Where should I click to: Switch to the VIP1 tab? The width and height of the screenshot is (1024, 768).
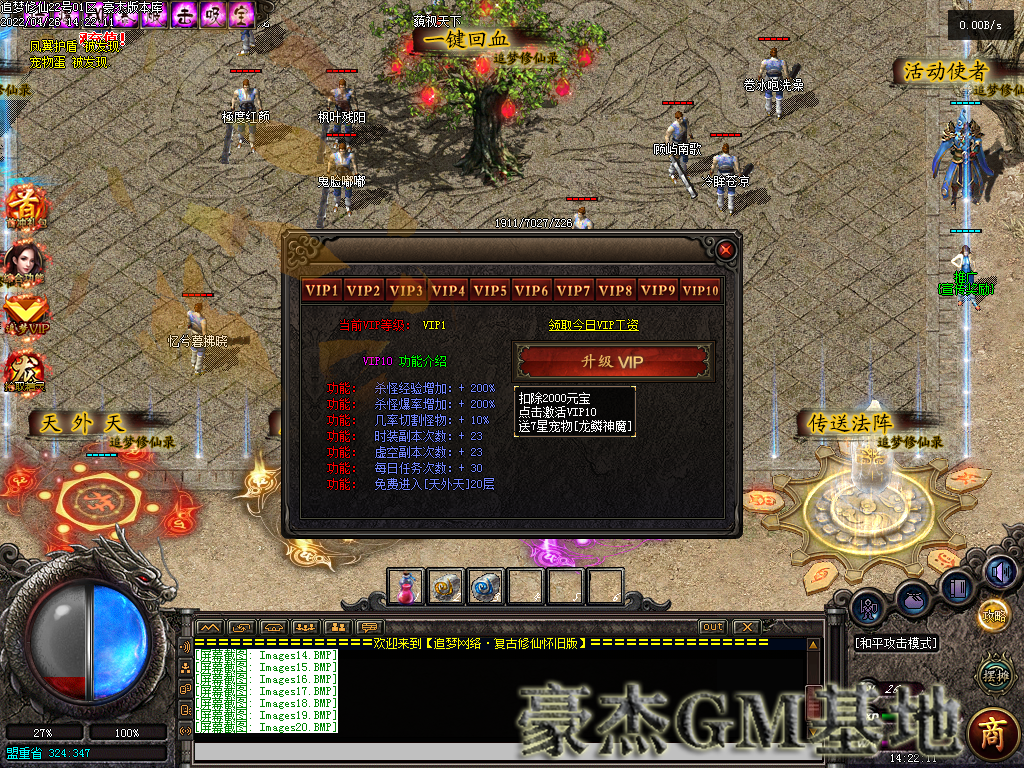coord(322,291)
